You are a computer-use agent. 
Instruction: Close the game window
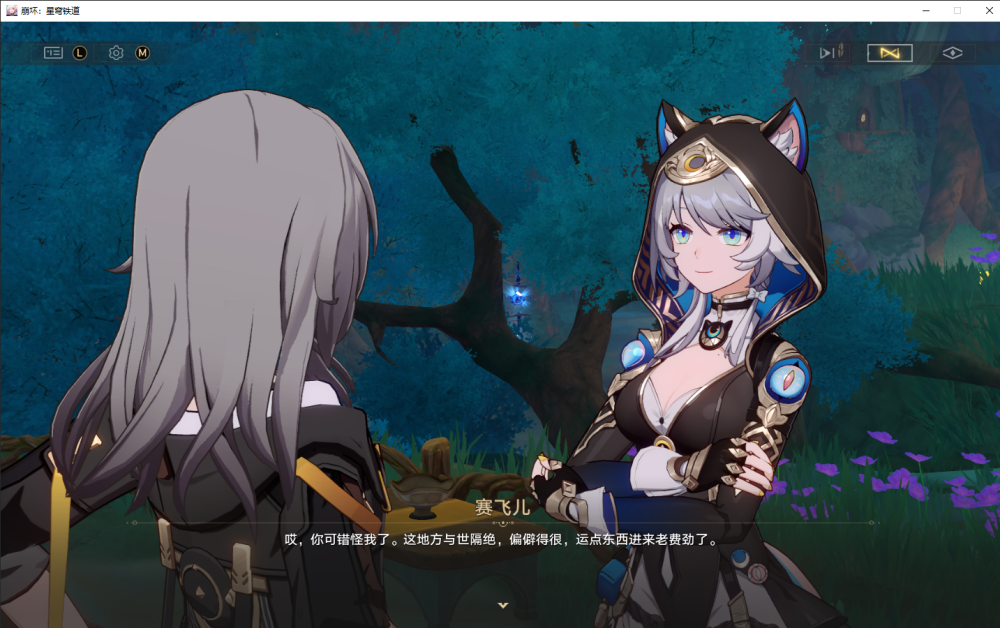pyautogui.click(x=985, y=10)
